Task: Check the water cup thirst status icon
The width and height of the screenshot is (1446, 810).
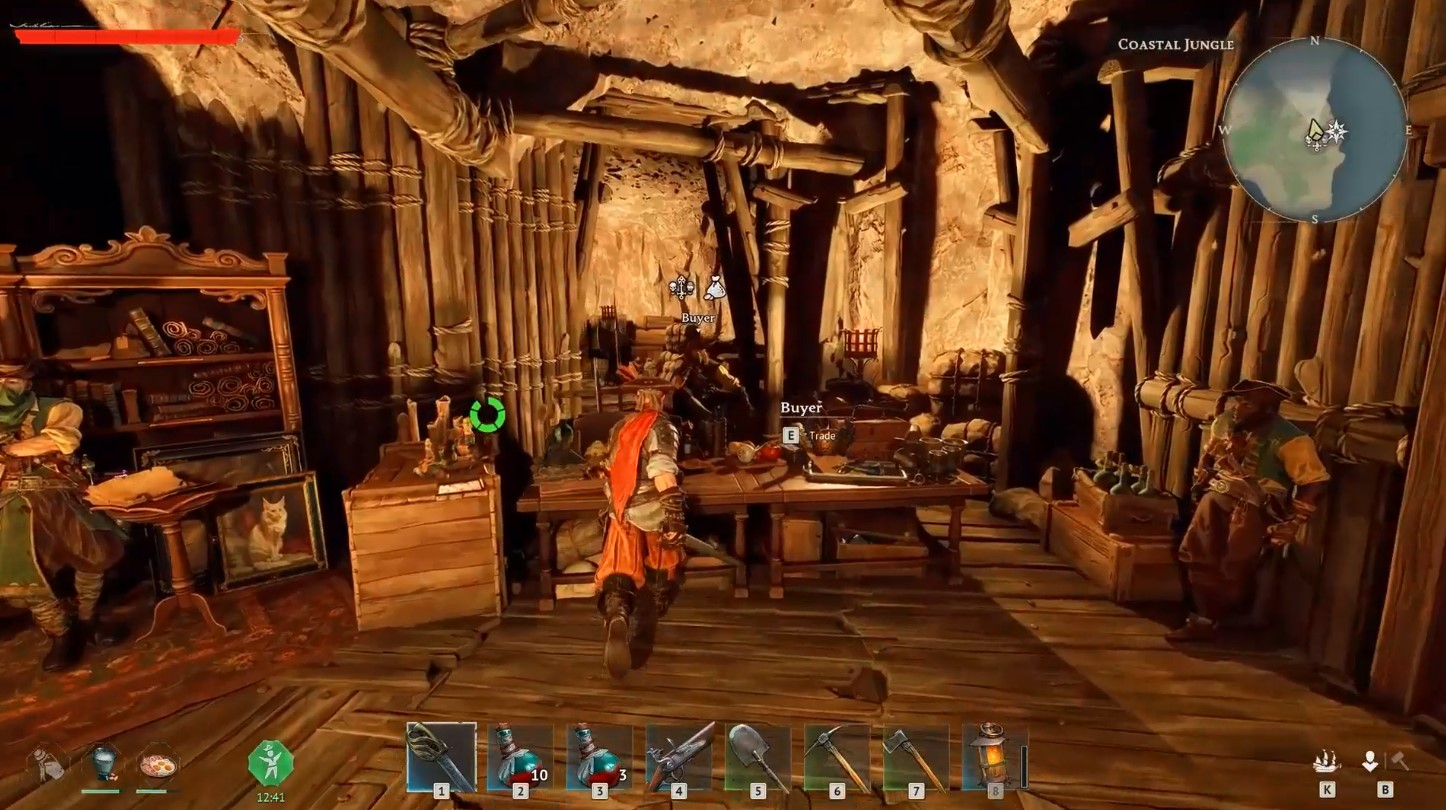Action: click(100, 763)
